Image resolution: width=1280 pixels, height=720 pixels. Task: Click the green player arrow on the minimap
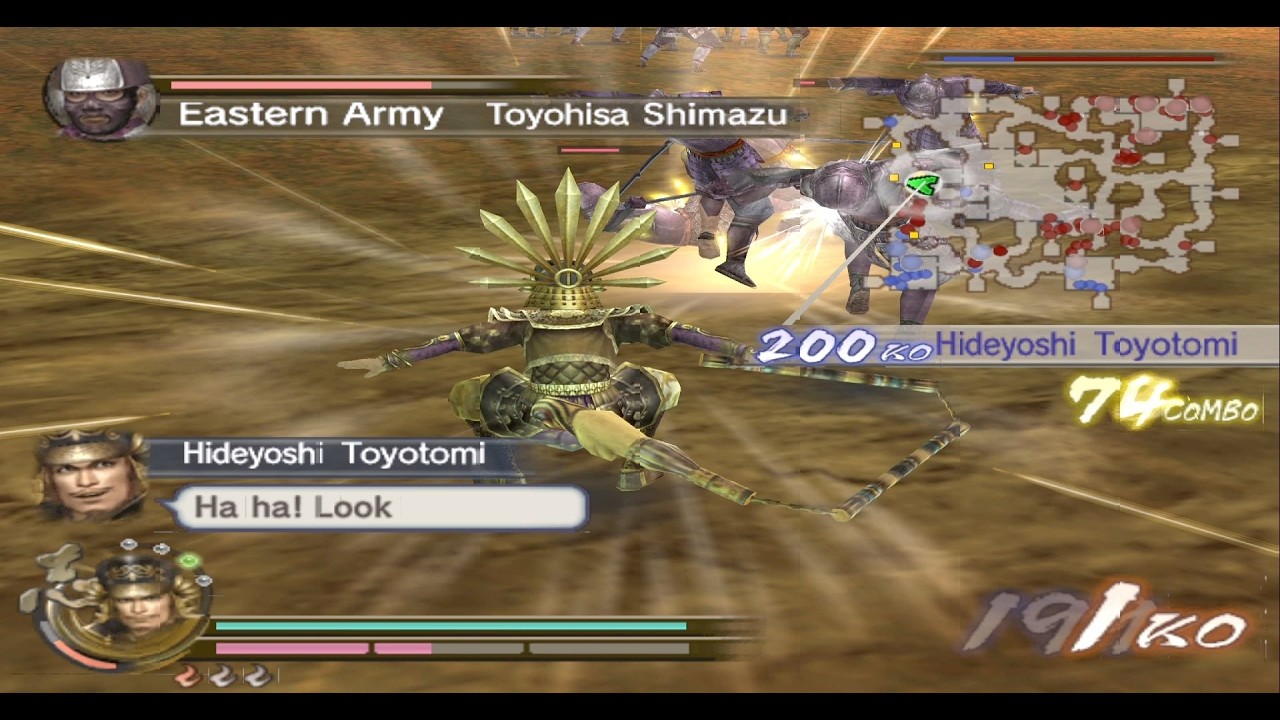point(923,186)
